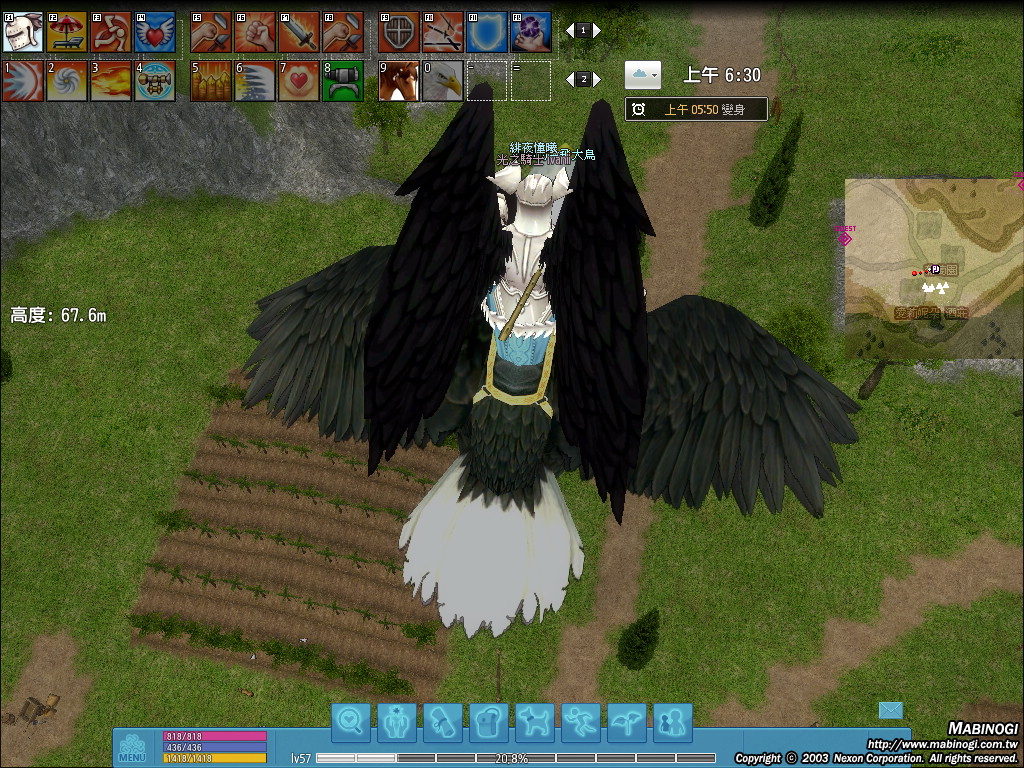Select the eagle pet slot
Screen dimensions: 1024x768
coord(443,81)
